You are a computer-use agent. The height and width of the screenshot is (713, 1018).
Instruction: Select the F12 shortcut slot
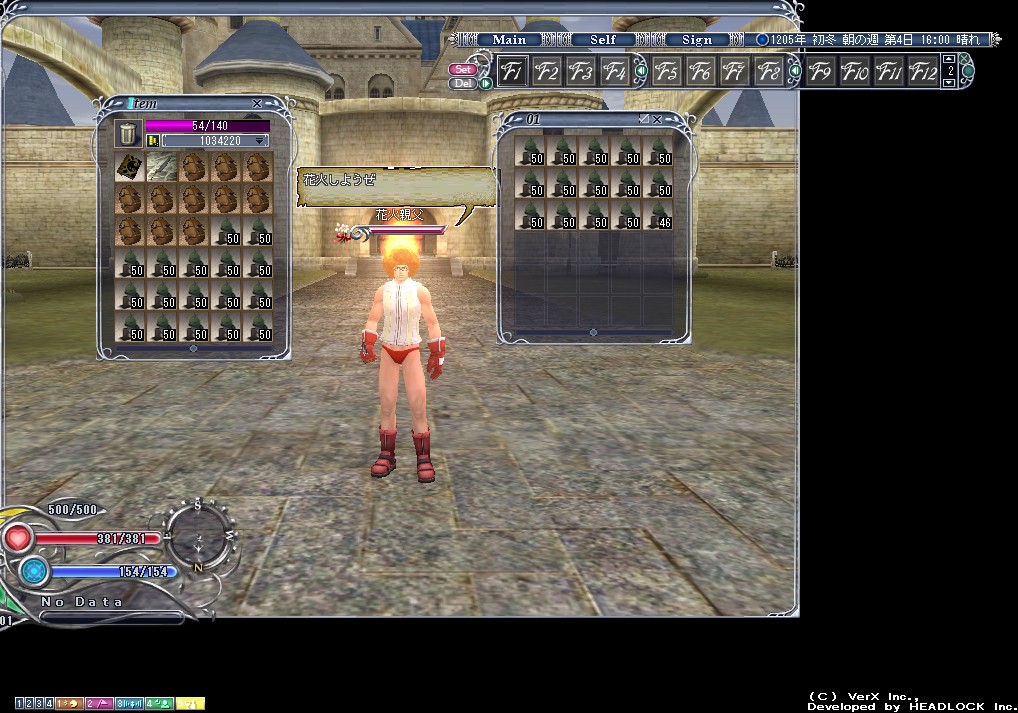pyautogui.click(x=923, y=72)
